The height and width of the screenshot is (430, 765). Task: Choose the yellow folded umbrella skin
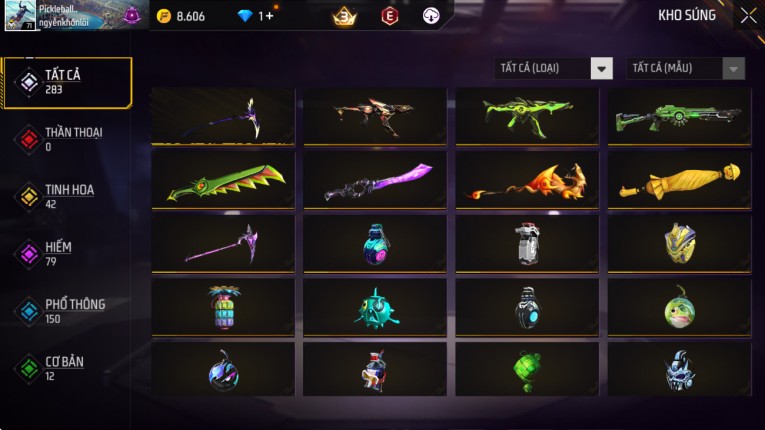[680, 180]
